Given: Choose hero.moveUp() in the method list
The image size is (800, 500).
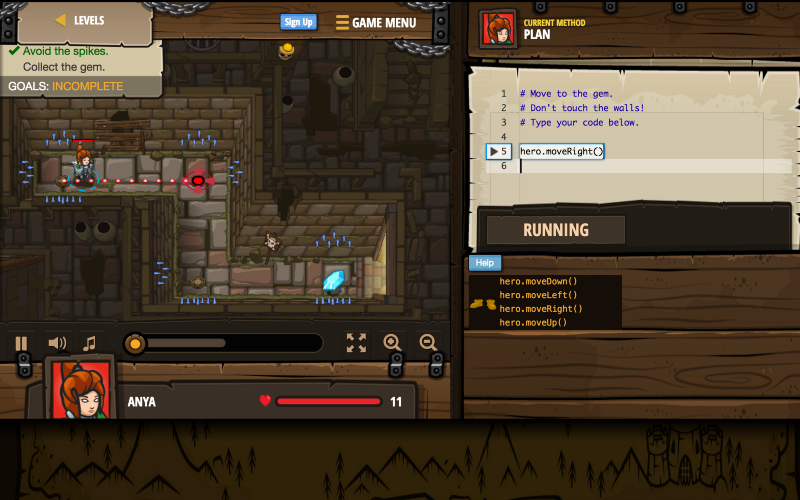Looking at the screenshot, I should pyautogui.click(x=533, y=323).
